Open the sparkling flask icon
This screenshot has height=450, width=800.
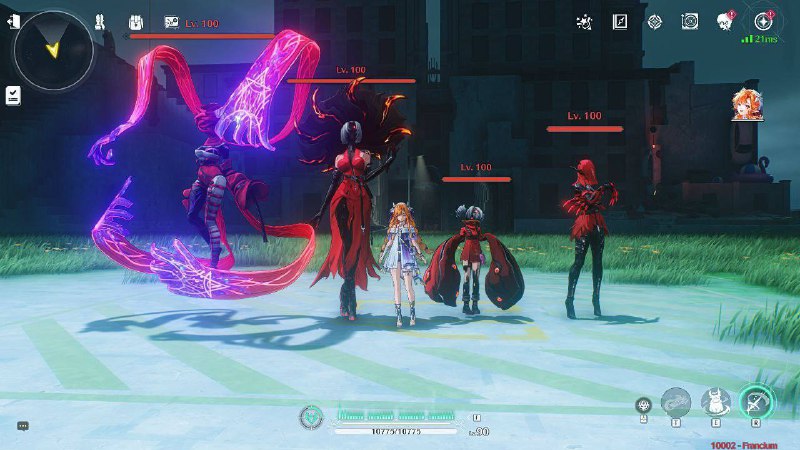coord(585,21)
